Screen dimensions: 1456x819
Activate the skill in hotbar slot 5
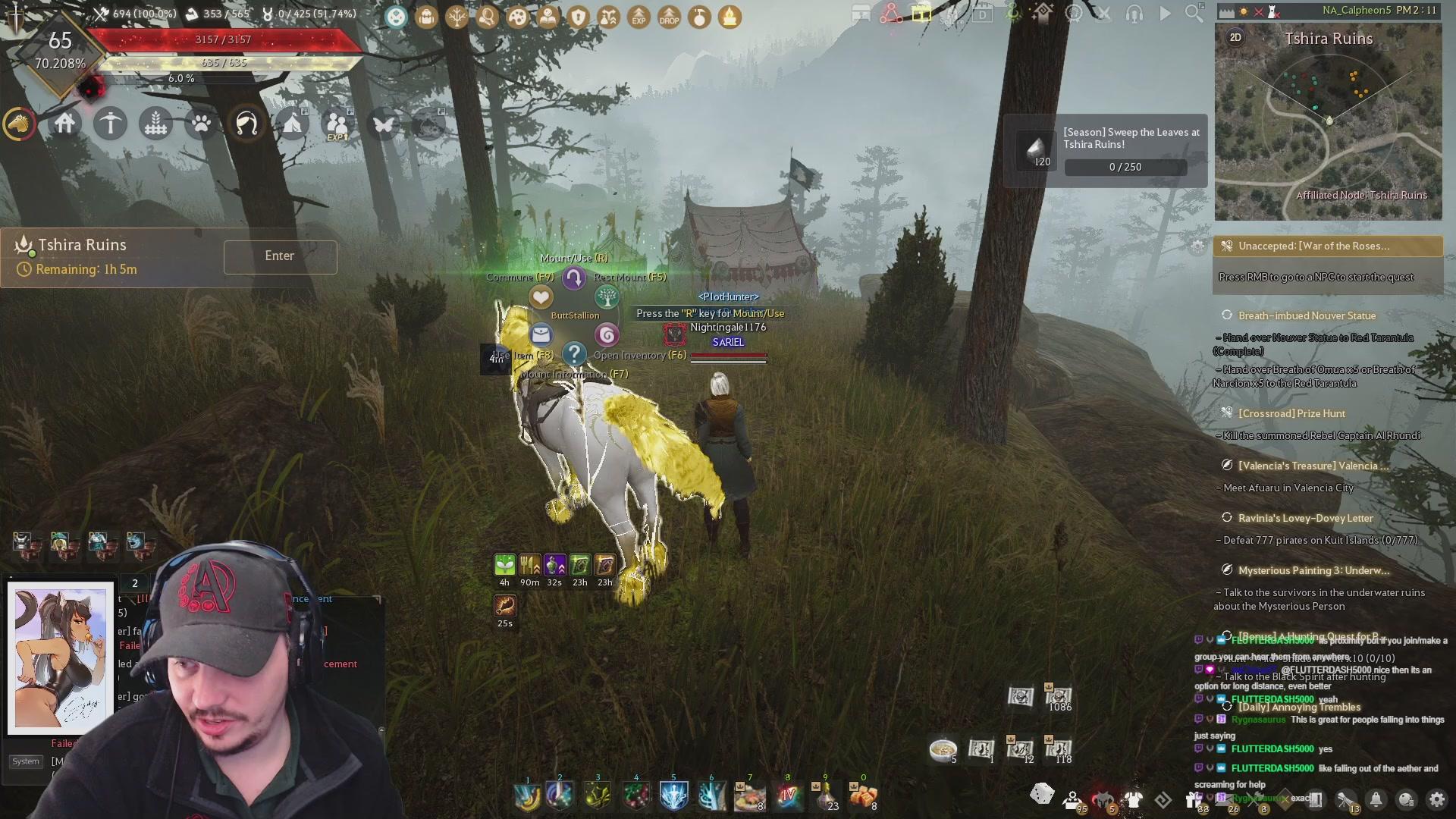(673, 795)
